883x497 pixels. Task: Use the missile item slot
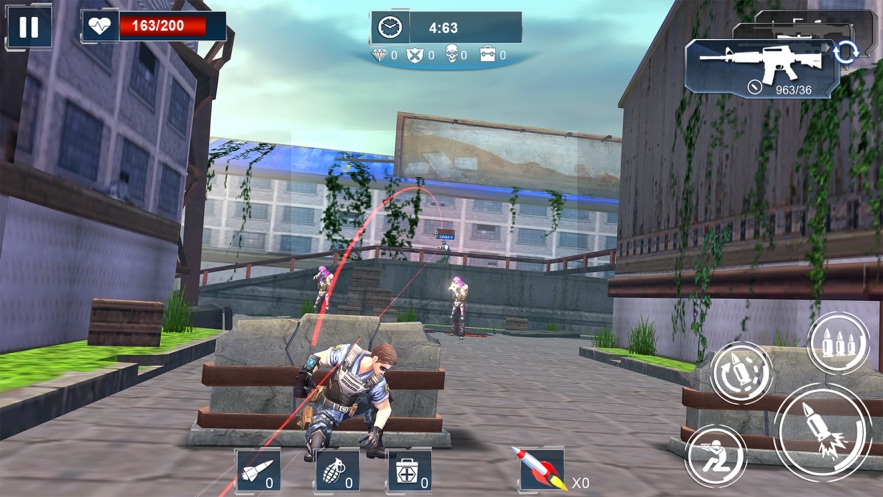258,470
